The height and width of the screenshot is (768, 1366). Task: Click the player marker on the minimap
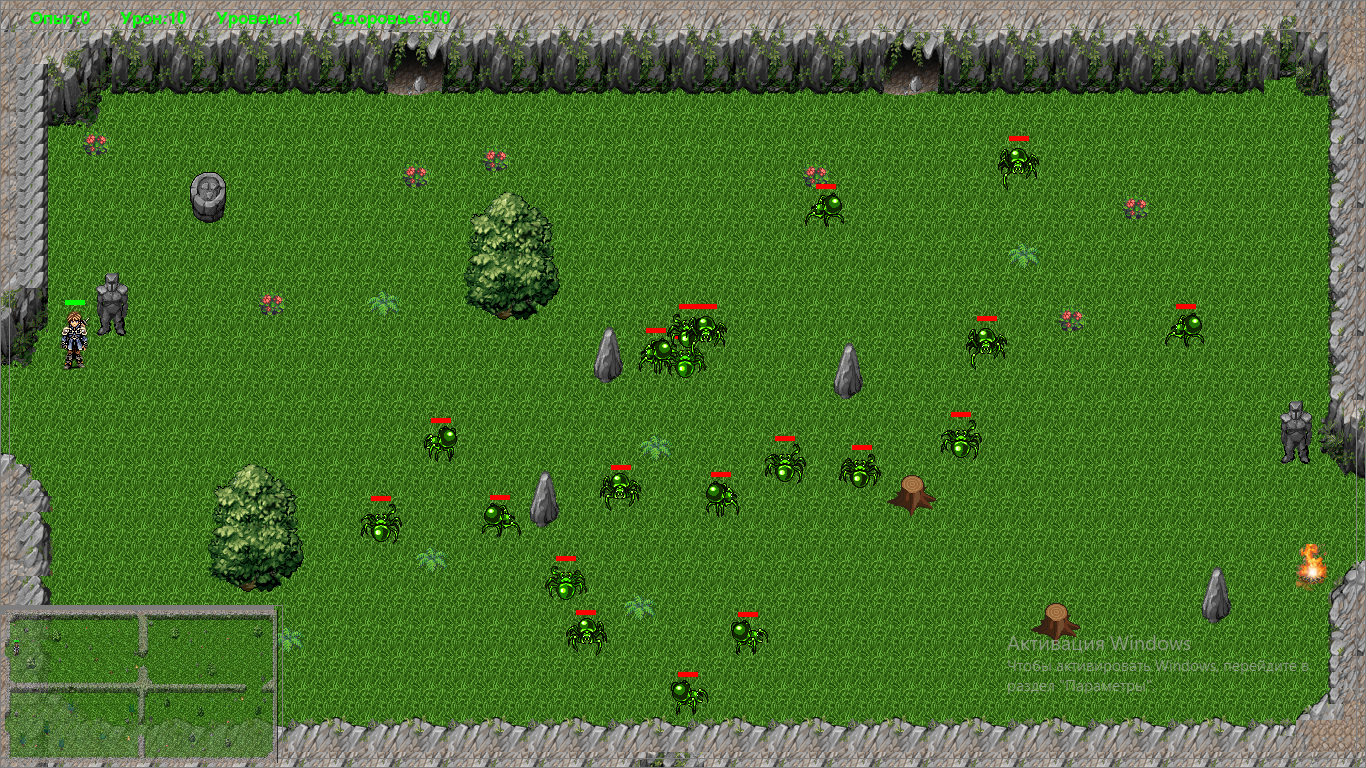[16, 648]
